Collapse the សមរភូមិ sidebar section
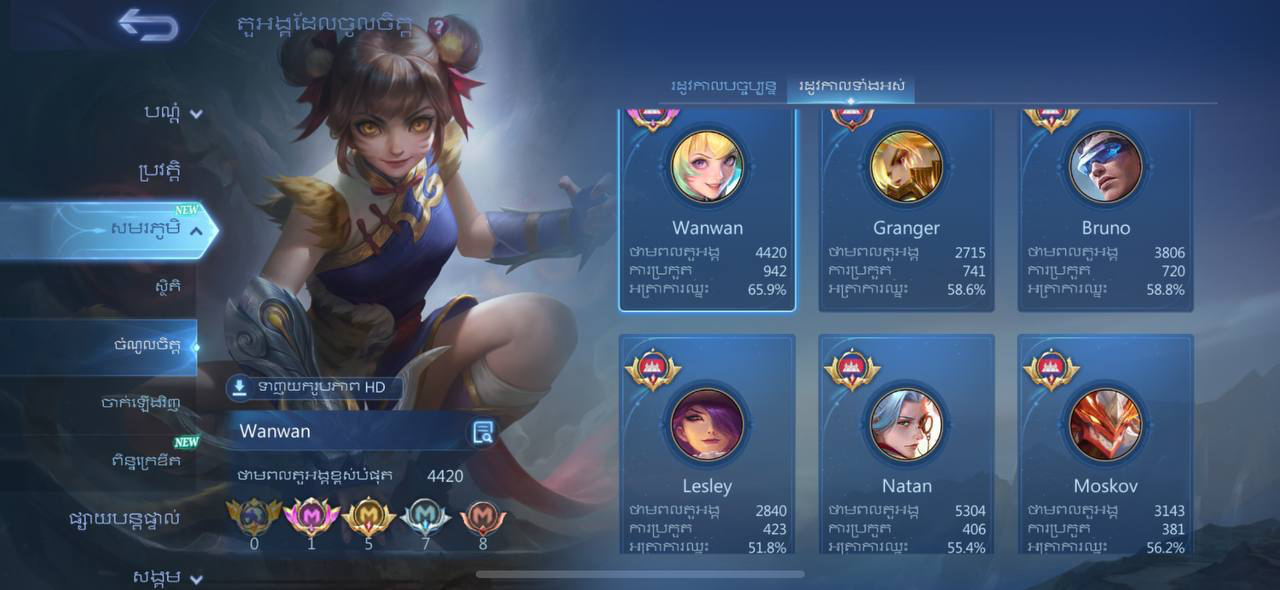The image size is (1280, 590). 160,230
